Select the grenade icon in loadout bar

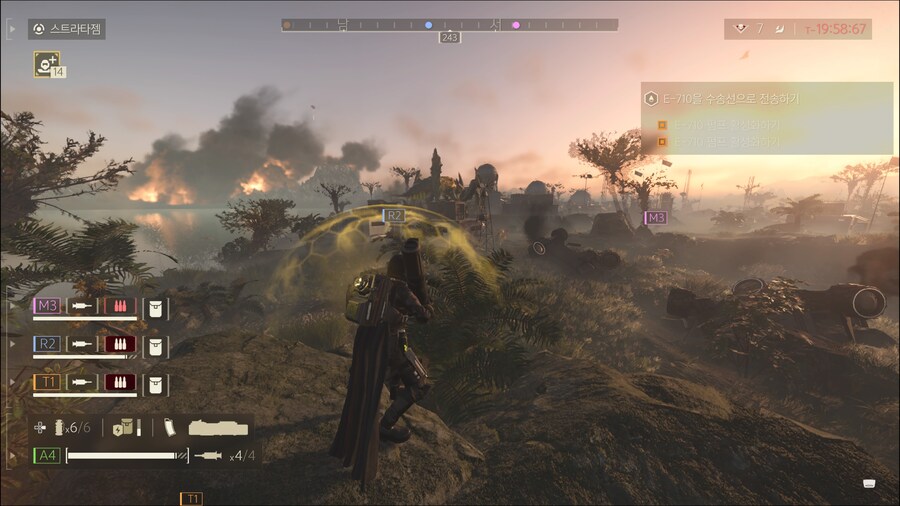[x=60, y=427]
